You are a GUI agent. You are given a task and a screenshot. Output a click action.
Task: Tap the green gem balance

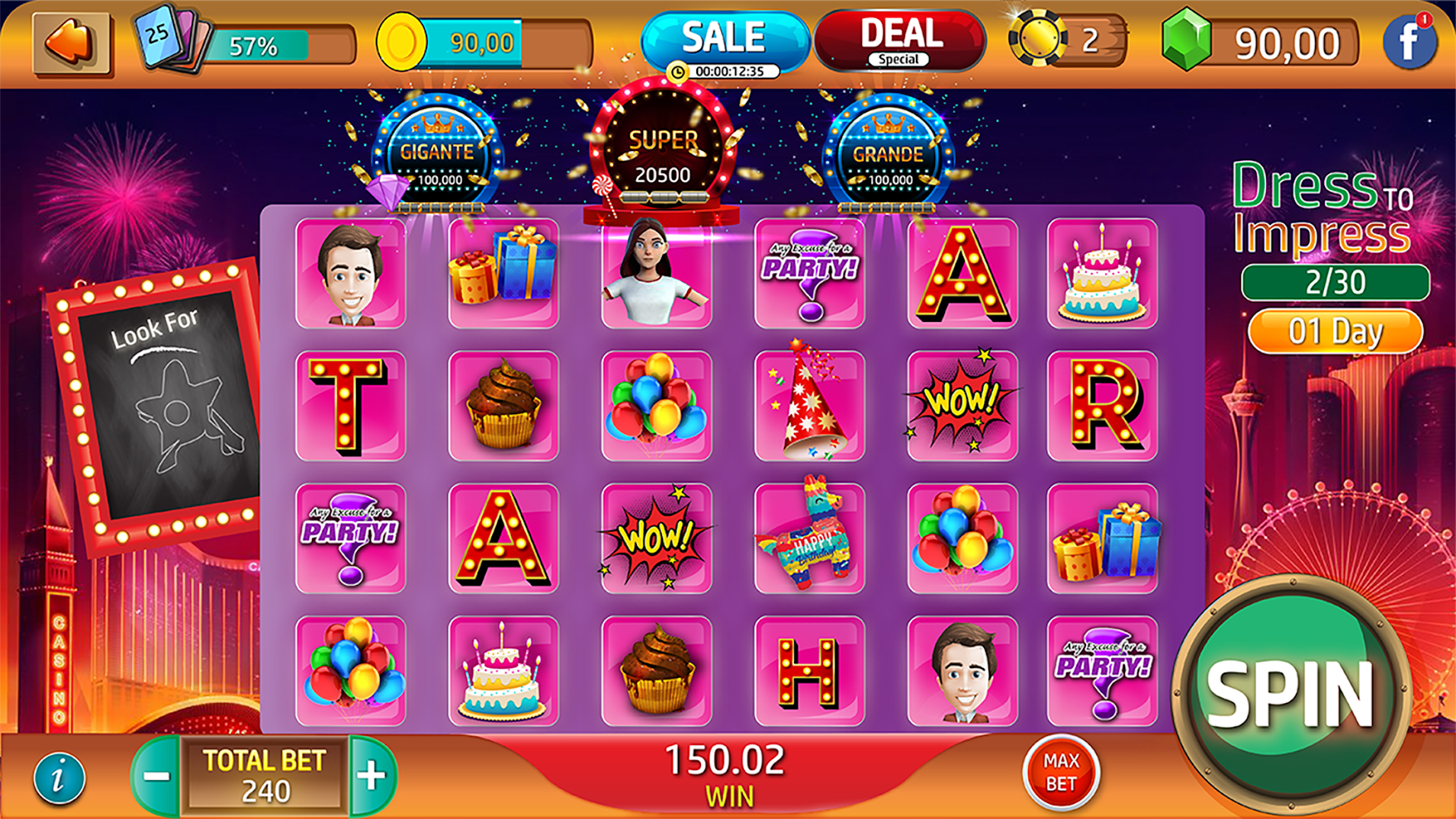(x=1260, y=43)
